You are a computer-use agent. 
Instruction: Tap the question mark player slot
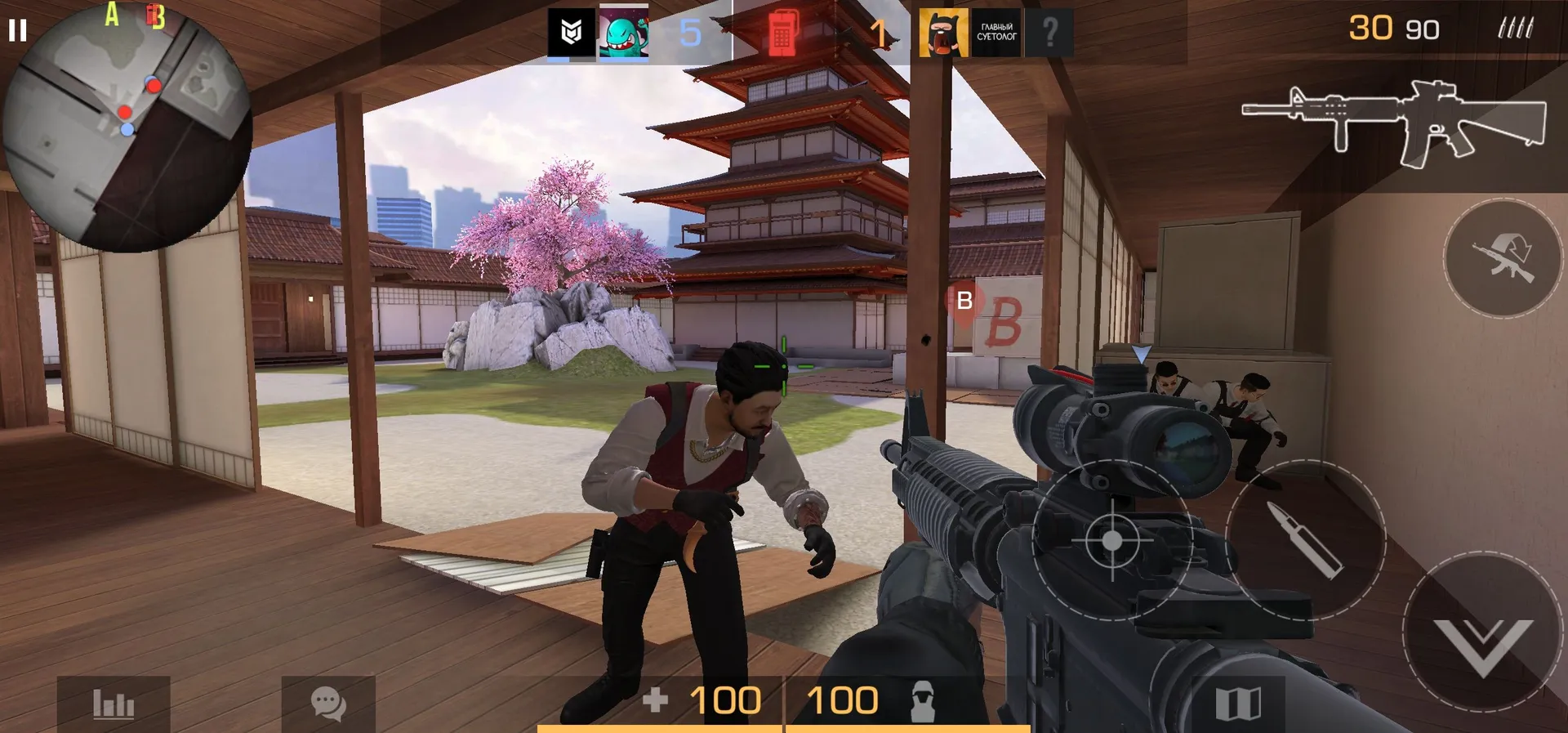(x=1049, y=34)
